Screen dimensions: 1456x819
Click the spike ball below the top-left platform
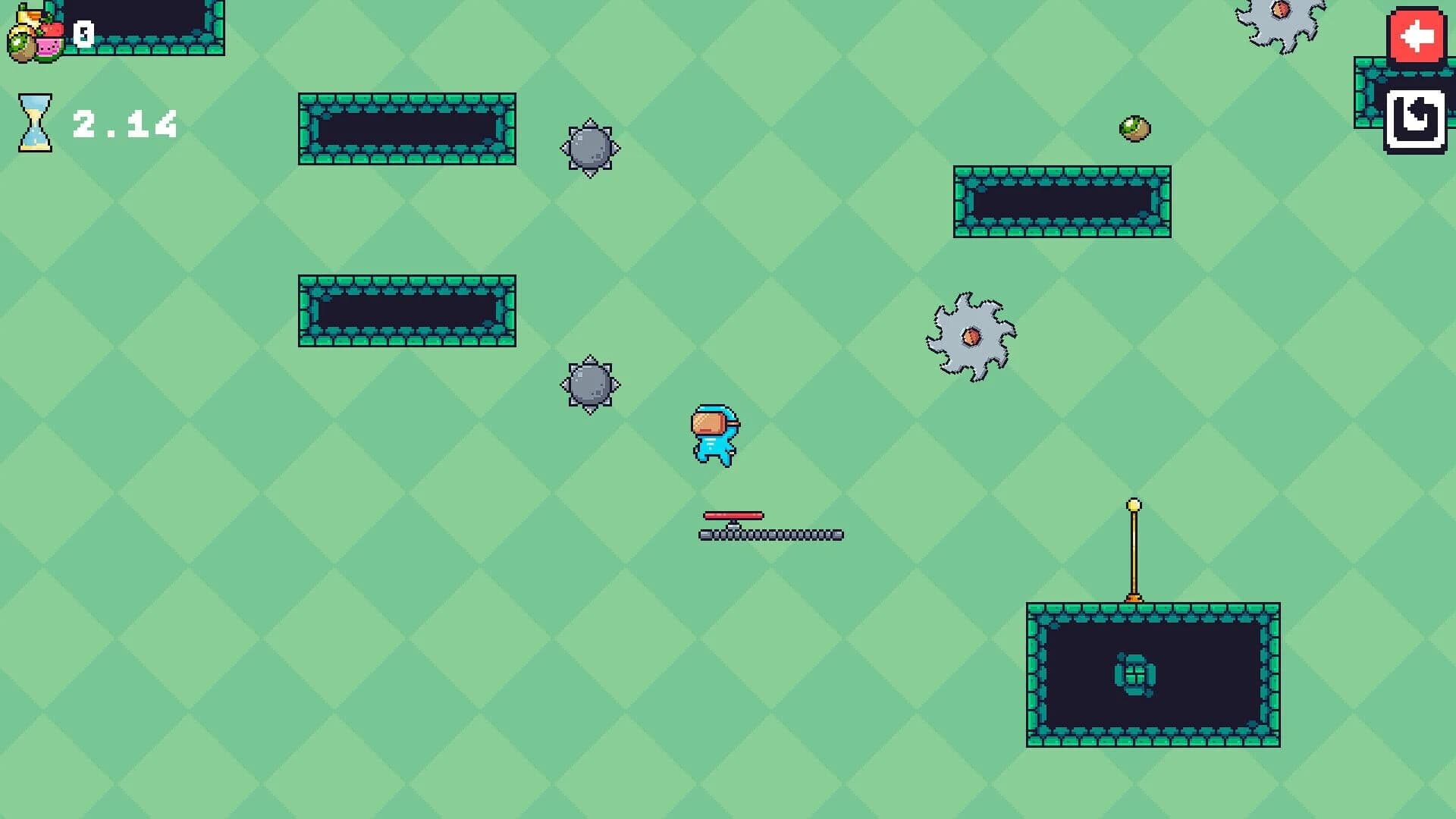(590, 149)
